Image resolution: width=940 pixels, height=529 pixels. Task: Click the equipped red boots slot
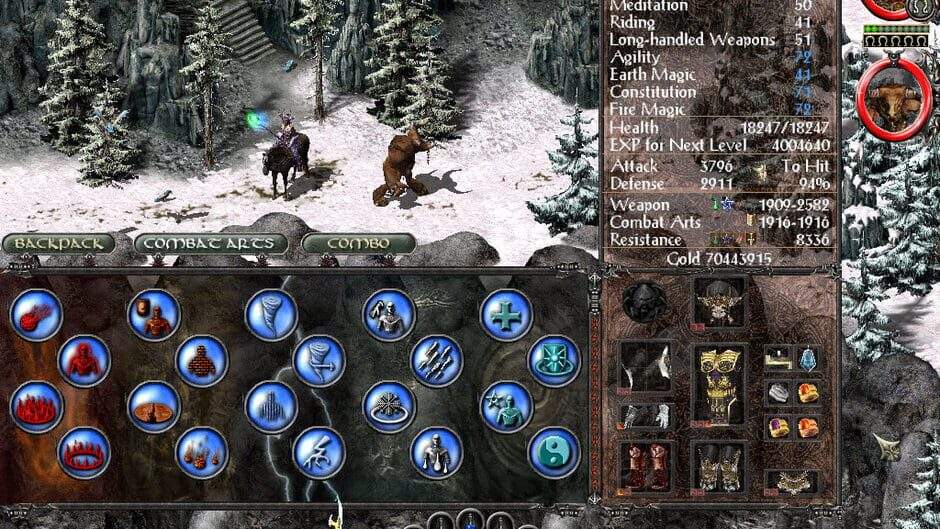(644, 465)
